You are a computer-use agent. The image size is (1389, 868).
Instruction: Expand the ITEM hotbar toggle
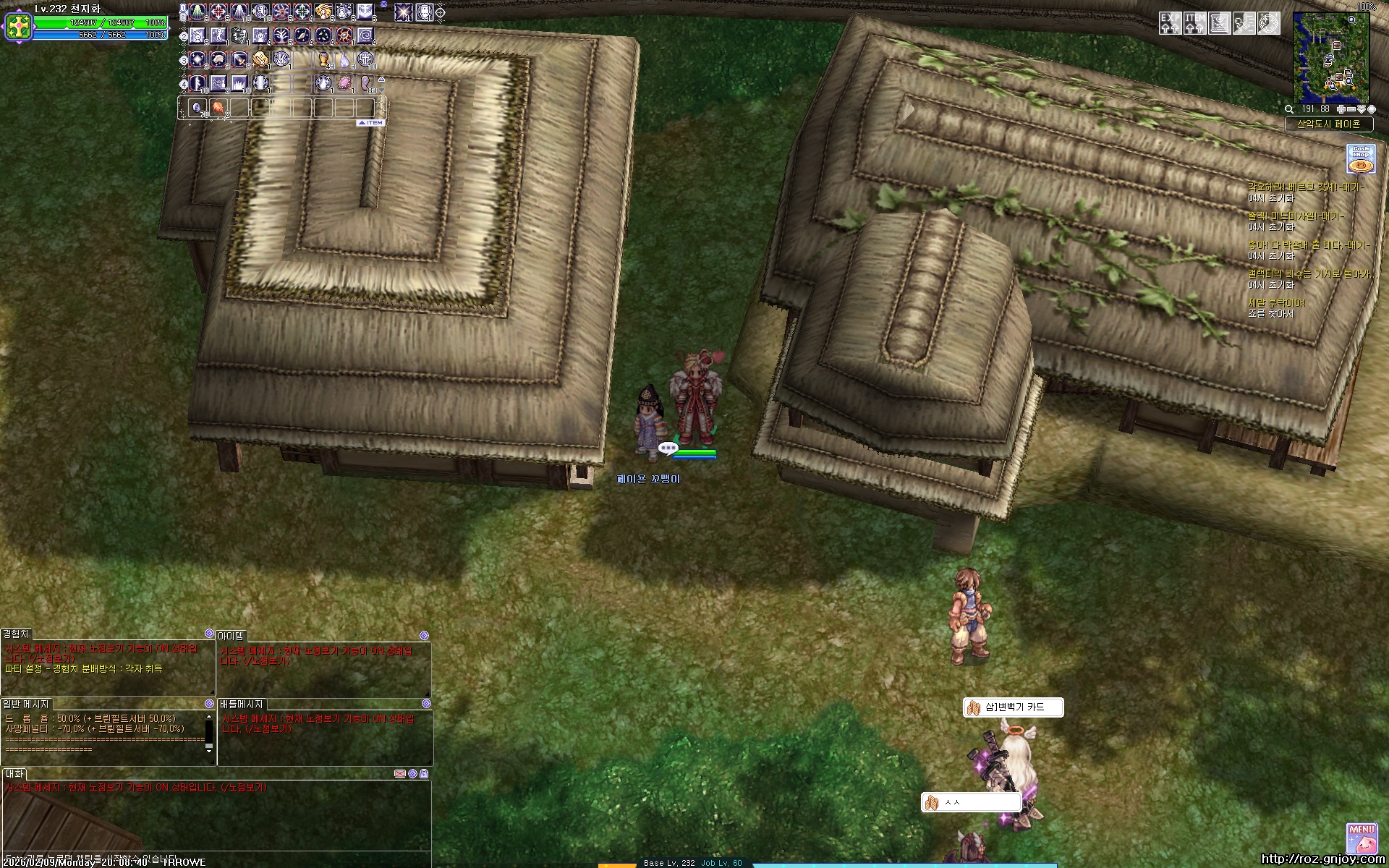(x=372, y=123)
